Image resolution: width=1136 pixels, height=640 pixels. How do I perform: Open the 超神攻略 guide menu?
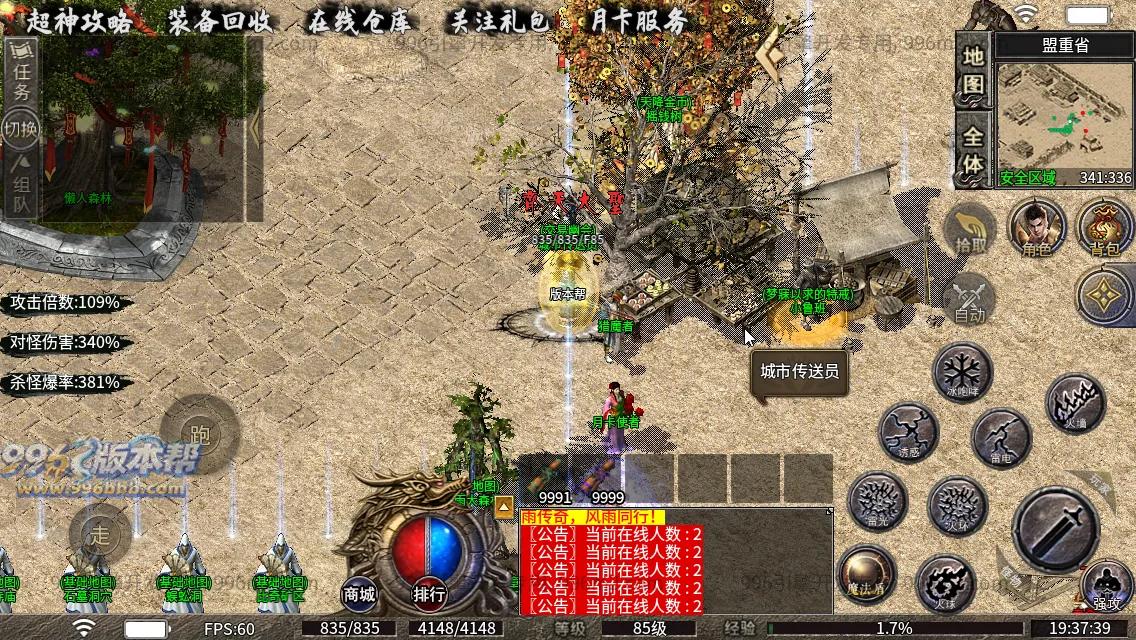pos(80,21)
